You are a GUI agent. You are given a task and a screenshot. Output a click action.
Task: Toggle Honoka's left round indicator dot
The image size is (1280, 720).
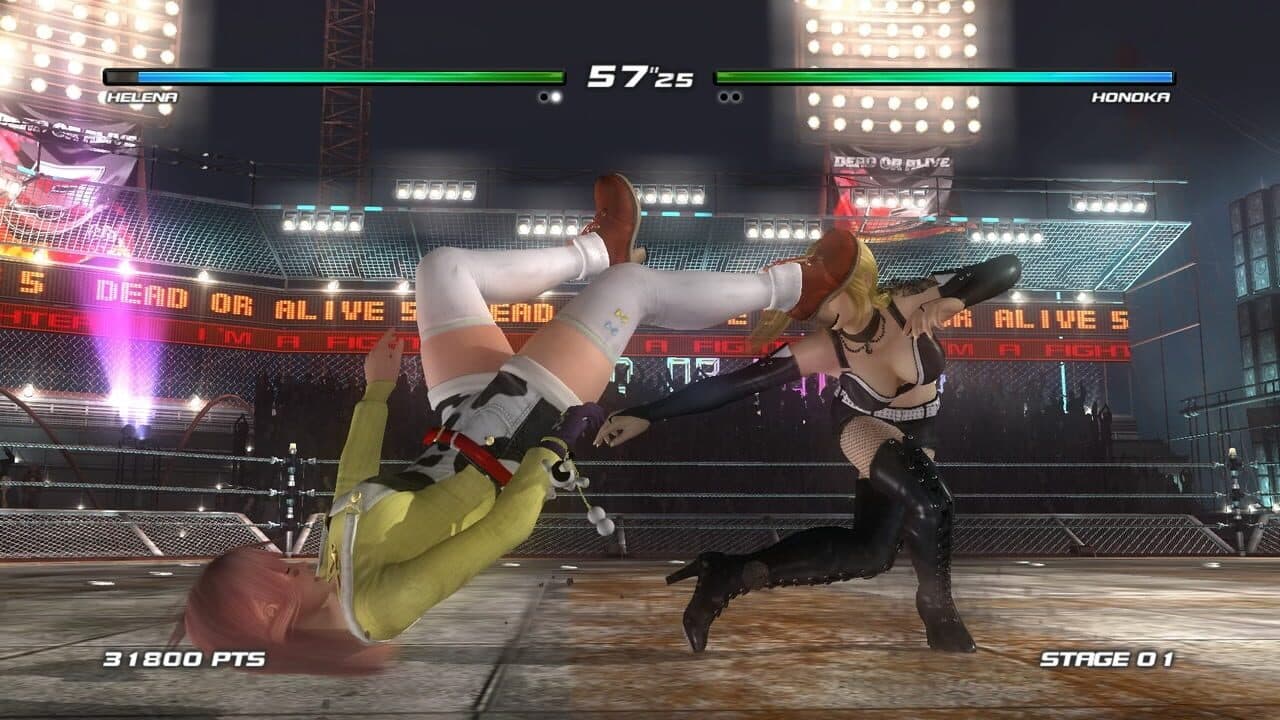pos(723,95)
